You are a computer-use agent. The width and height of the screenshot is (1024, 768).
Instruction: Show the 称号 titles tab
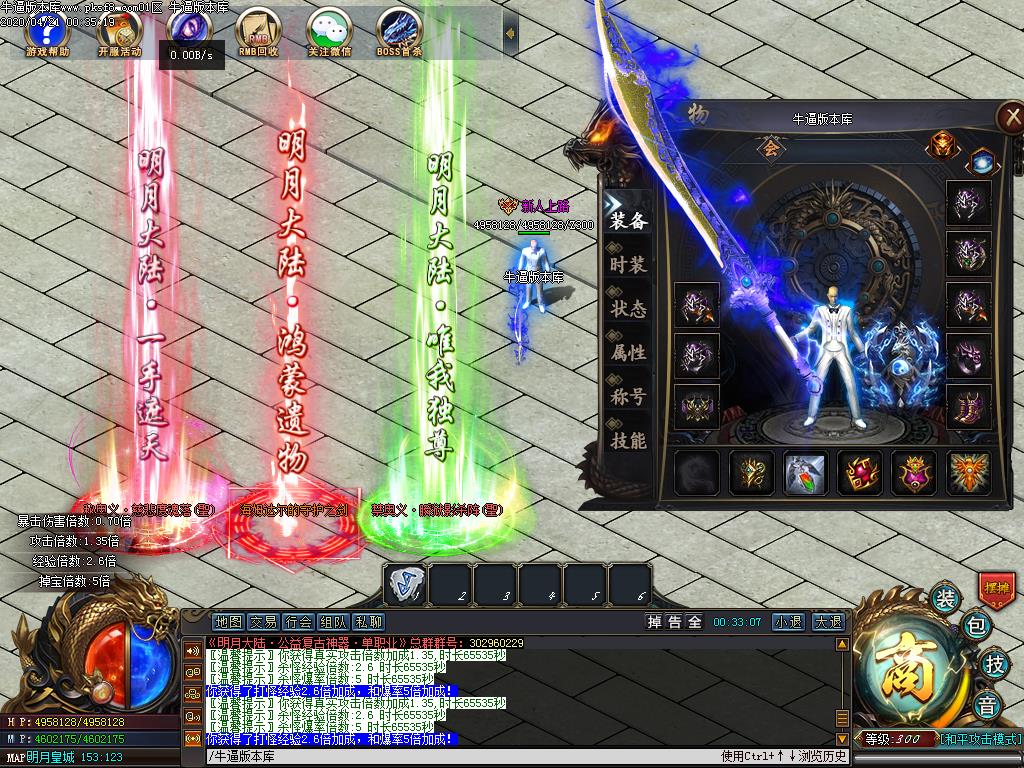pyautogui.click(x=628, y=397)
